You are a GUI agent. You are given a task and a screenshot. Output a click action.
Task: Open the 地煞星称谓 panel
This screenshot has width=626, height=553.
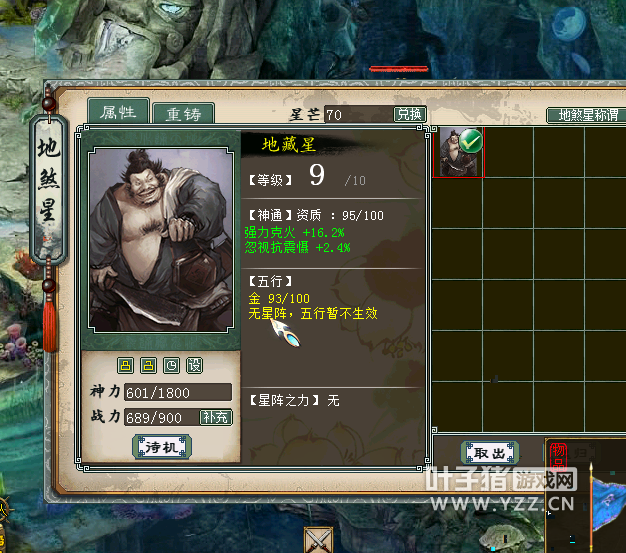tap(587, 115)
